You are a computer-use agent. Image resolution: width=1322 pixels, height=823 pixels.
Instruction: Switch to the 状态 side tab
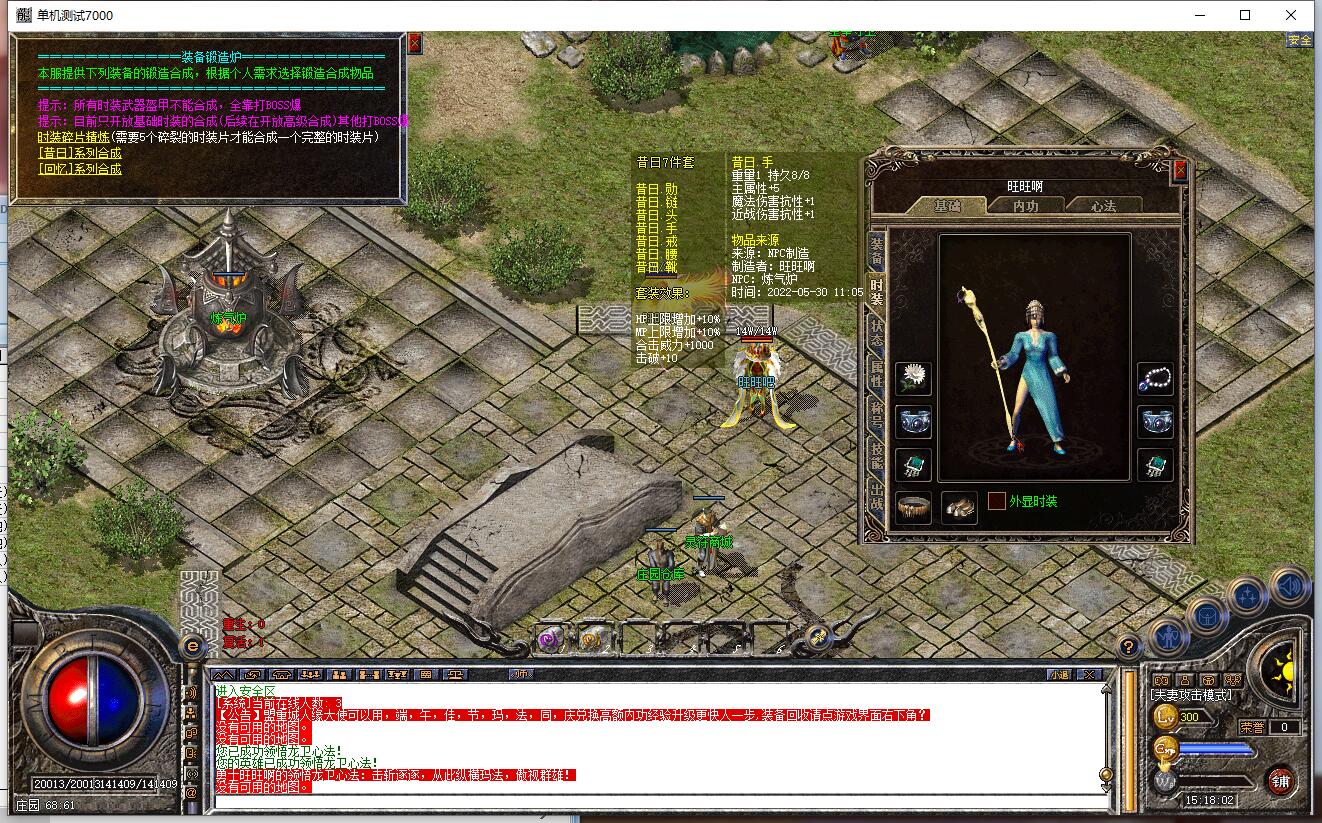(876, 333)
